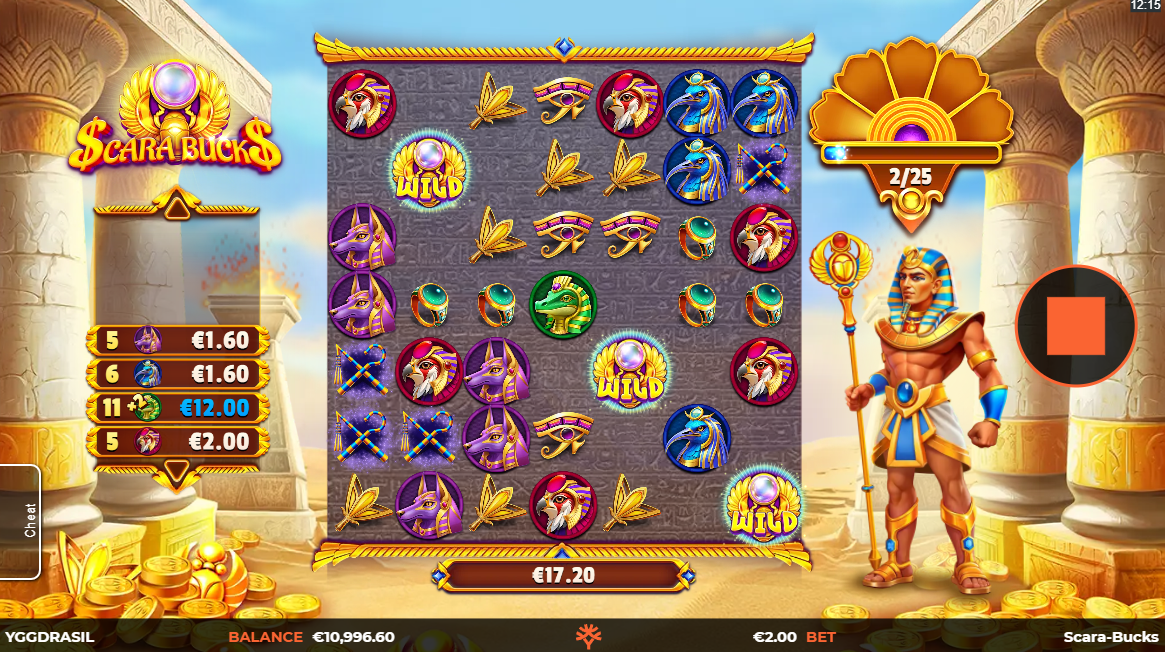The width and height of the screenshot is (1165, 652).
Task: Open the Cheat side tab
Action: tap(20, 521)
